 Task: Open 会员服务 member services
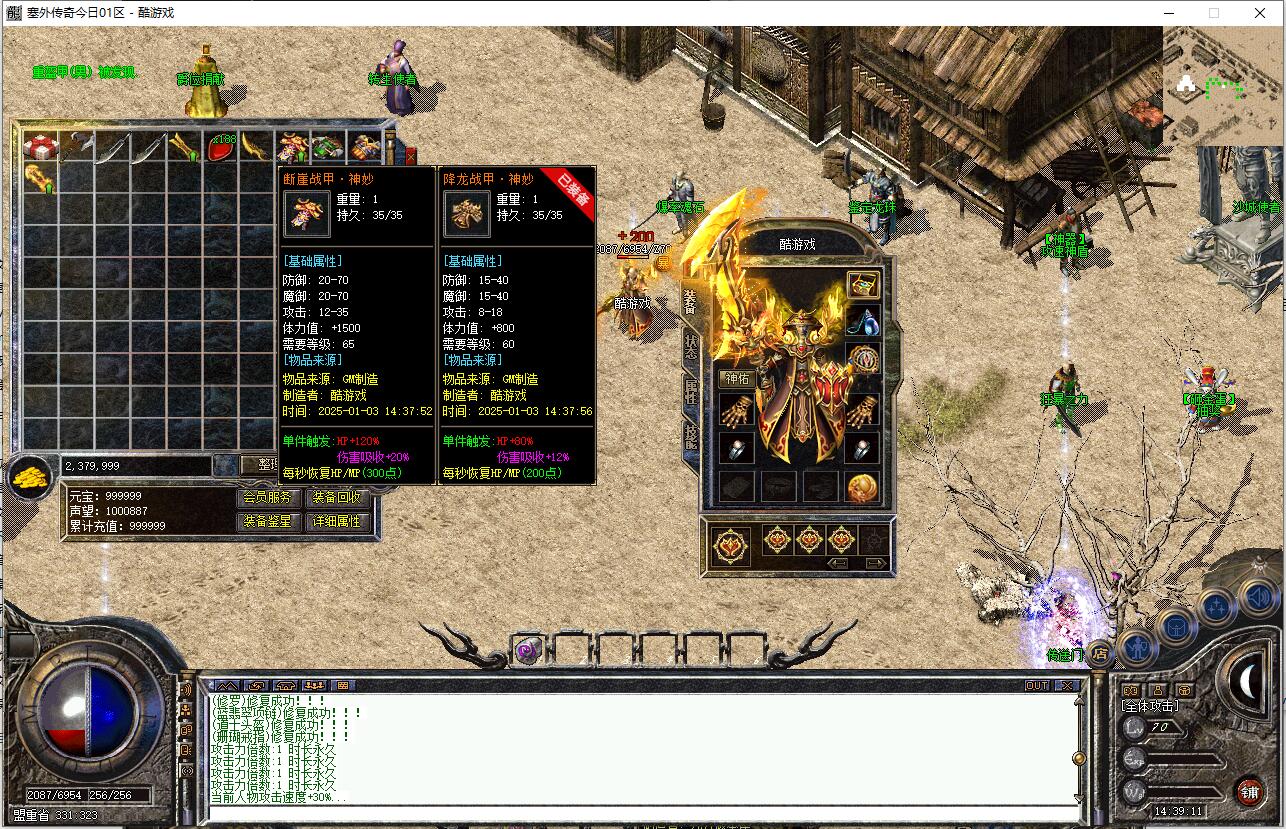point(267,497)
